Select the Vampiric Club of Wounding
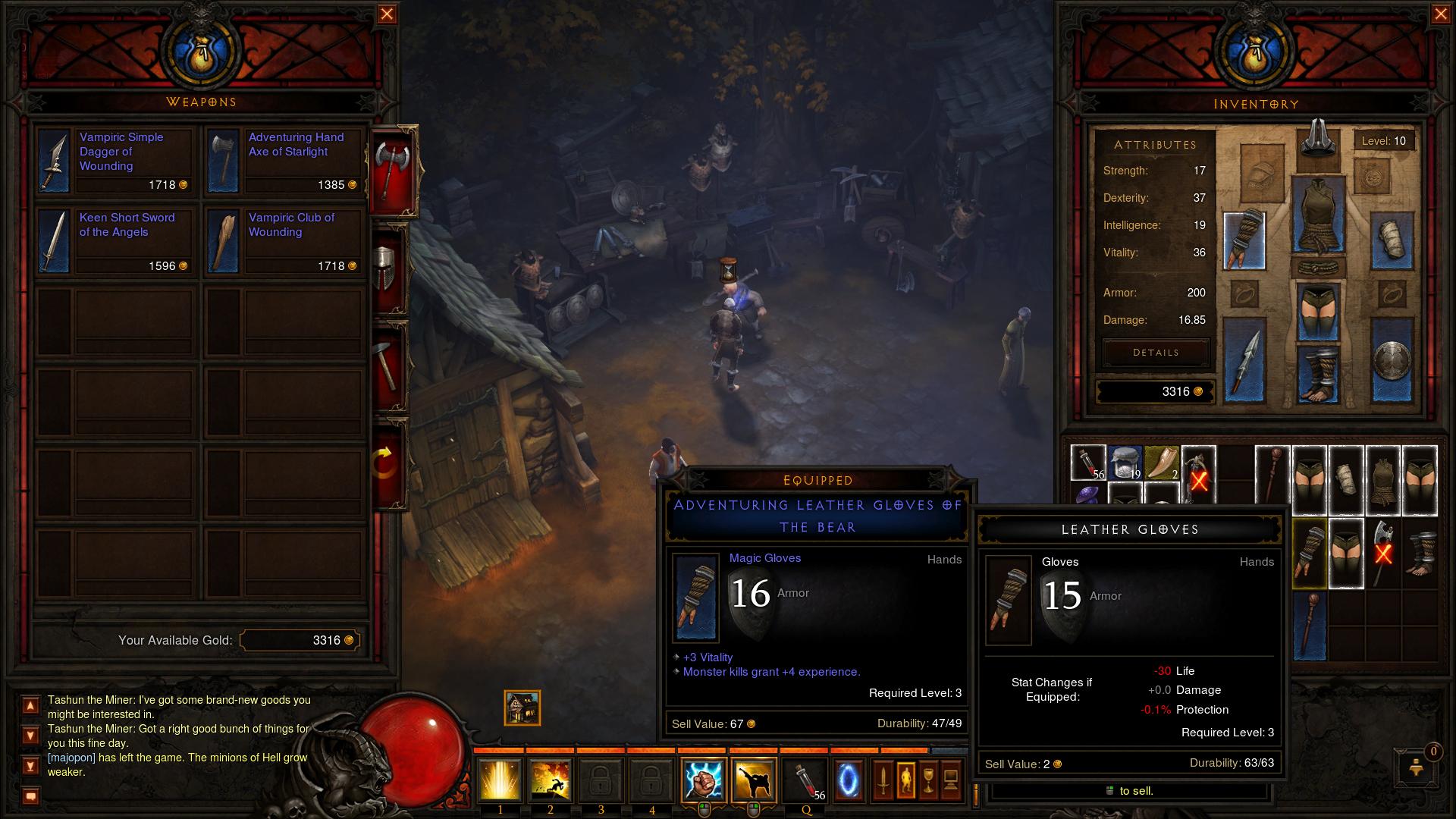Image resolution: width=1456 pixels, height=819 pixels. [x=284, y=241]
